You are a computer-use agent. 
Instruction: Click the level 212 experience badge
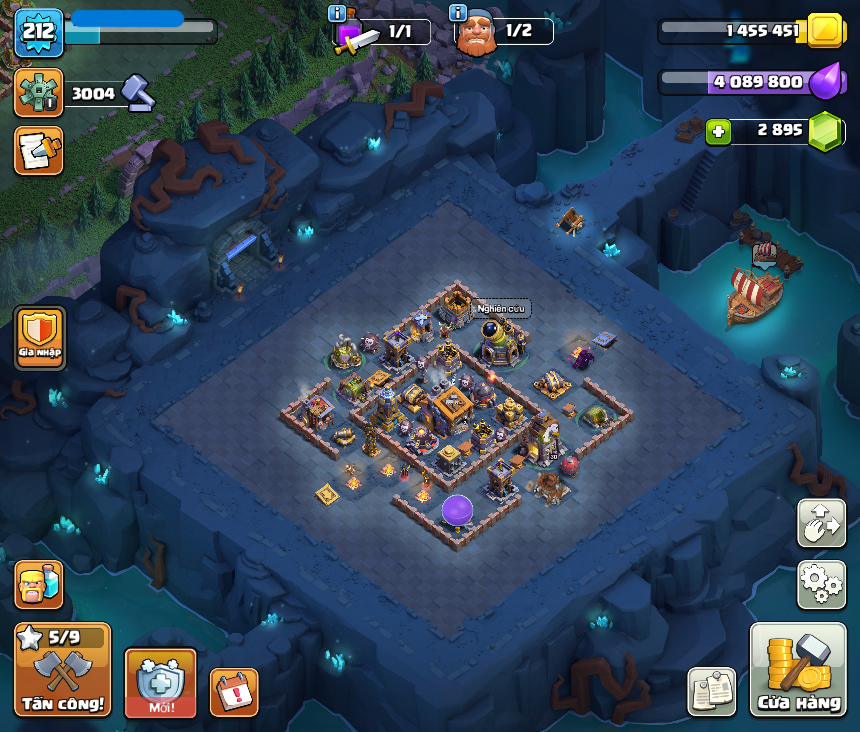click(38, 33)
